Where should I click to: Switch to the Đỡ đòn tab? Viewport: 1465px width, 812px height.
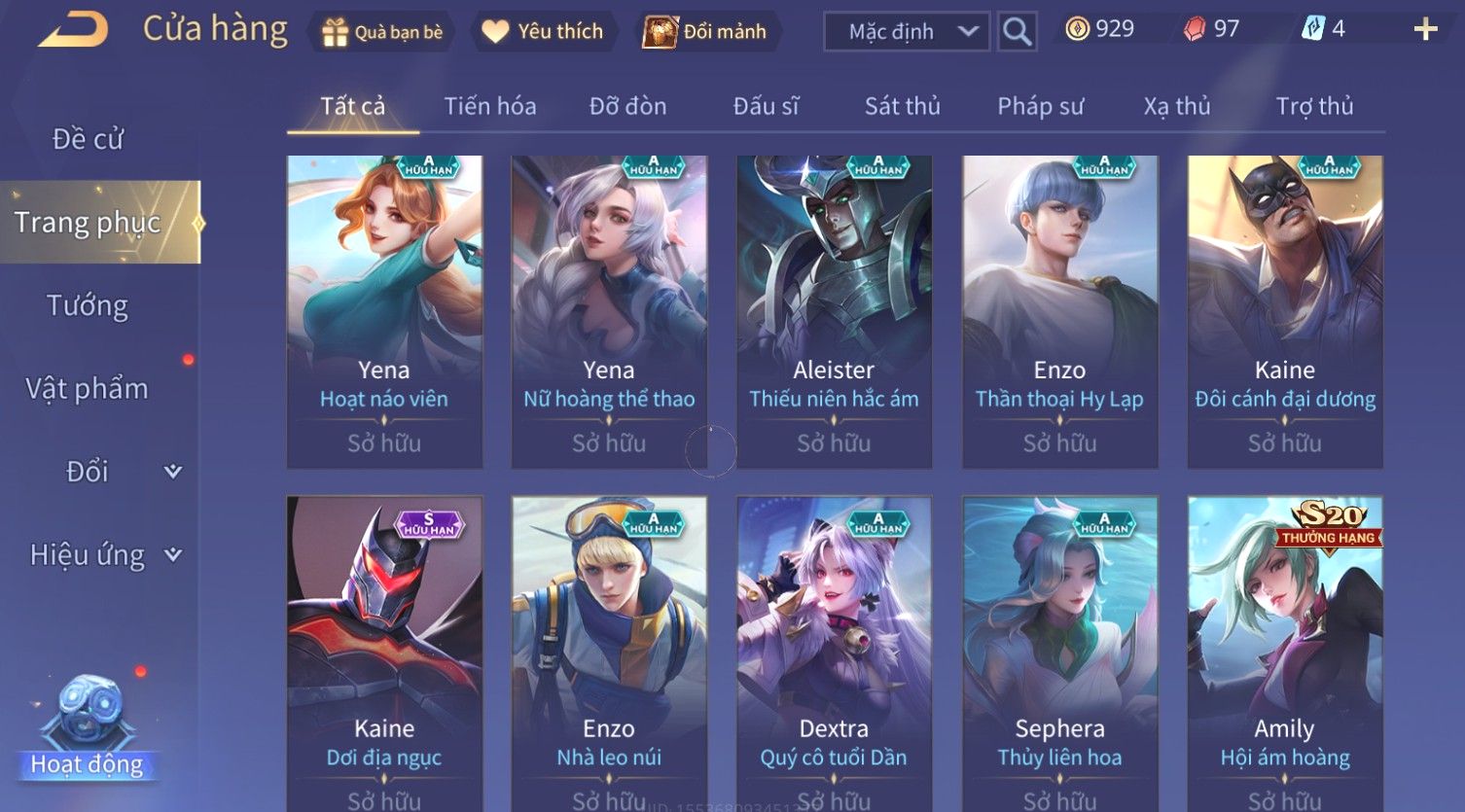[627, 106]
